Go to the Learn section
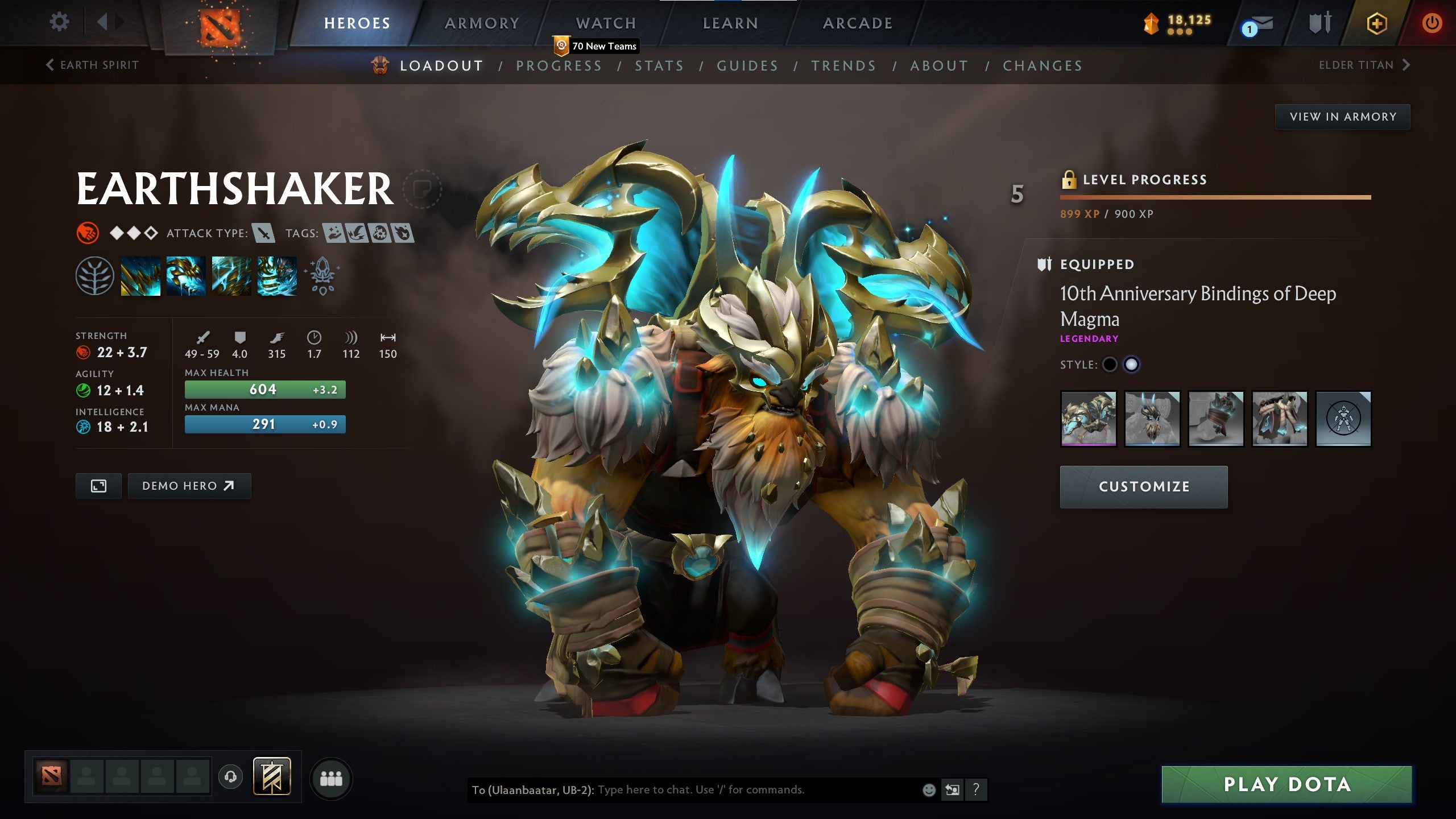Viewport: 1456px width, 819px height. [730, 23]
